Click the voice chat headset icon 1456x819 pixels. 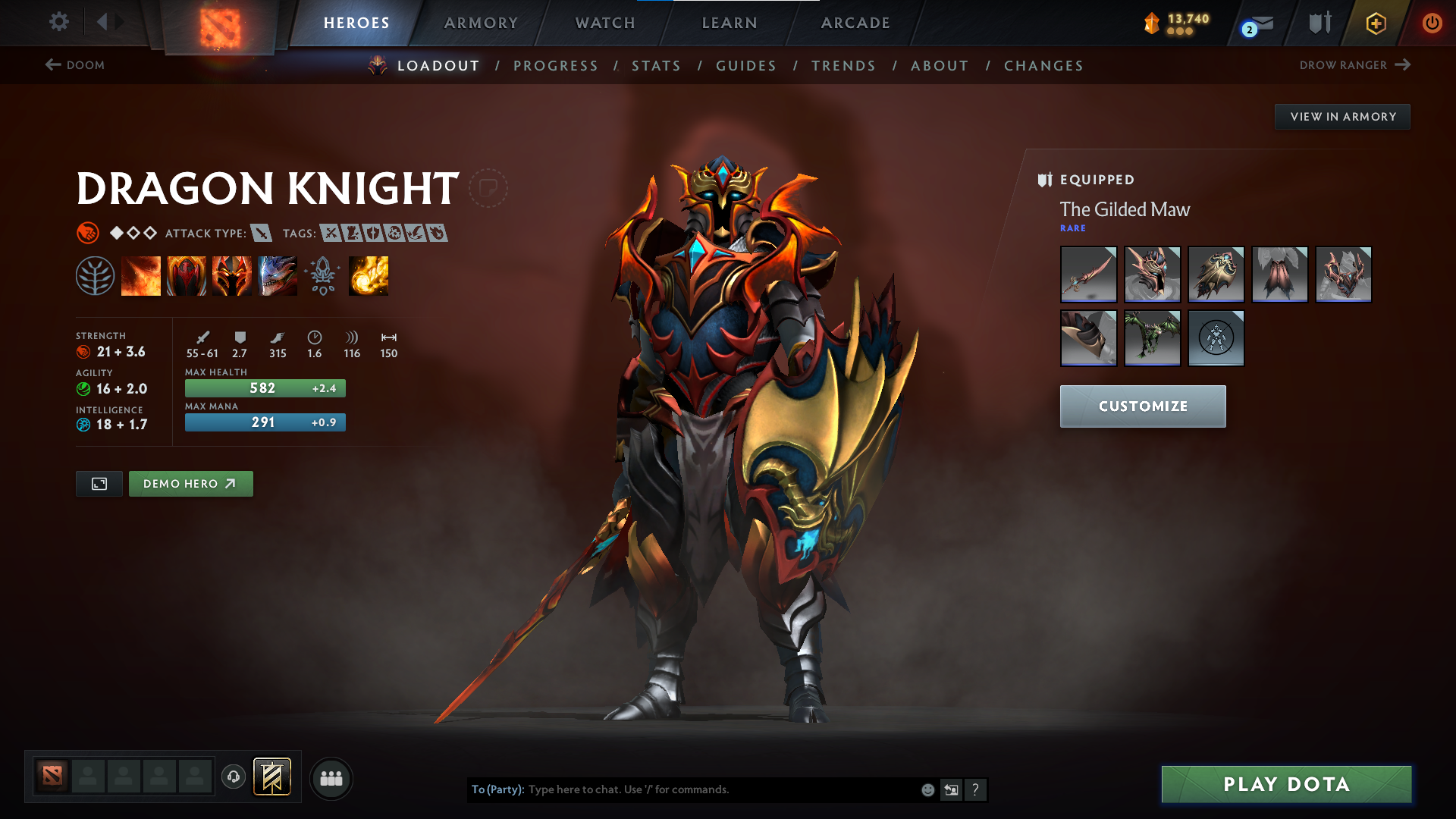[x=234, y=778]
